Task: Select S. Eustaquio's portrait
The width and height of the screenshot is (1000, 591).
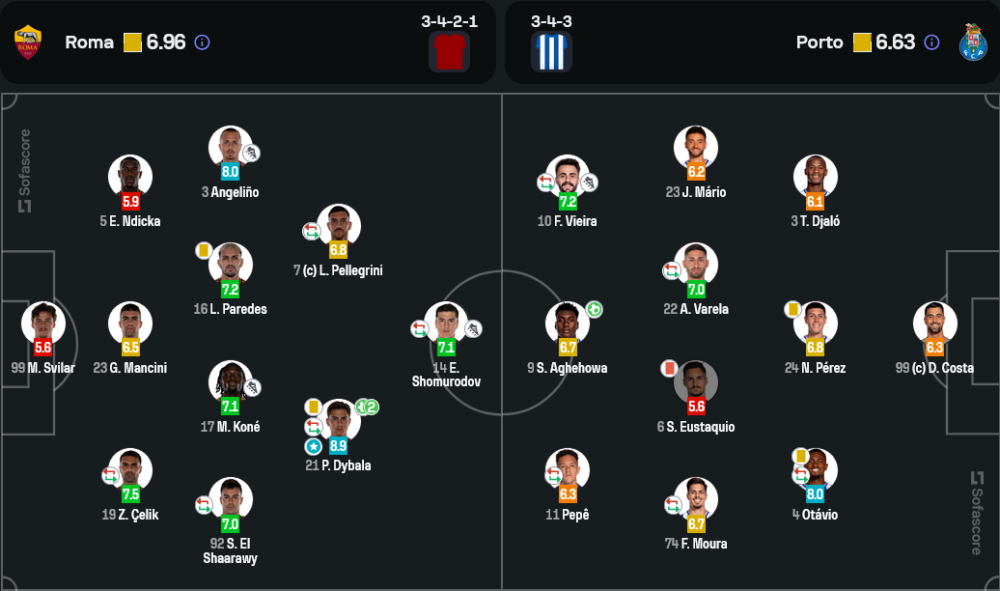Action: pos(696,382)
